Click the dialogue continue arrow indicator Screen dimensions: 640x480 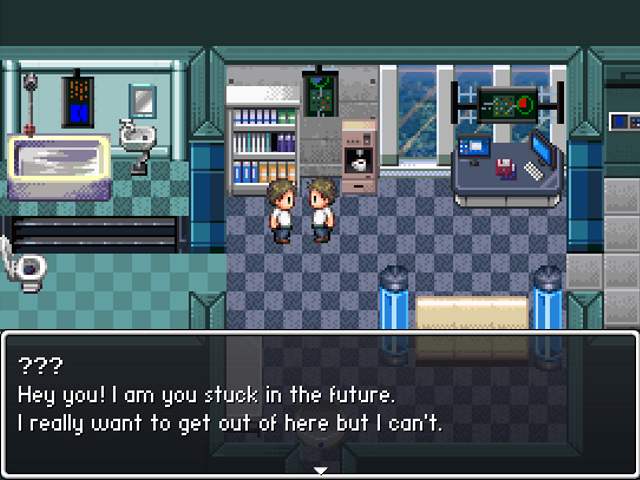(320, 469)
